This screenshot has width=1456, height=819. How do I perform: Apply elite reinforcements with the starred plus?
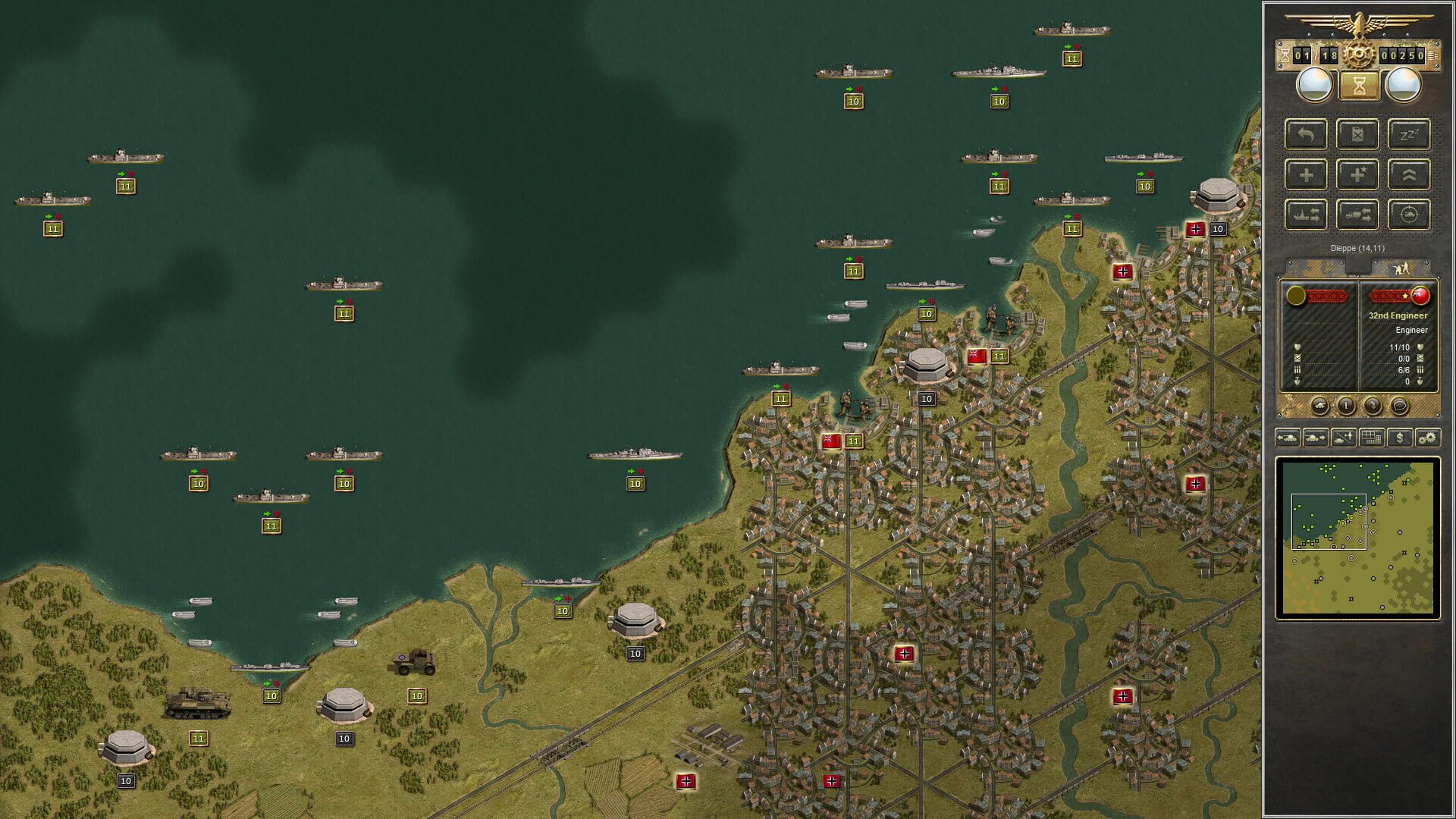(x=1358, y=174)
